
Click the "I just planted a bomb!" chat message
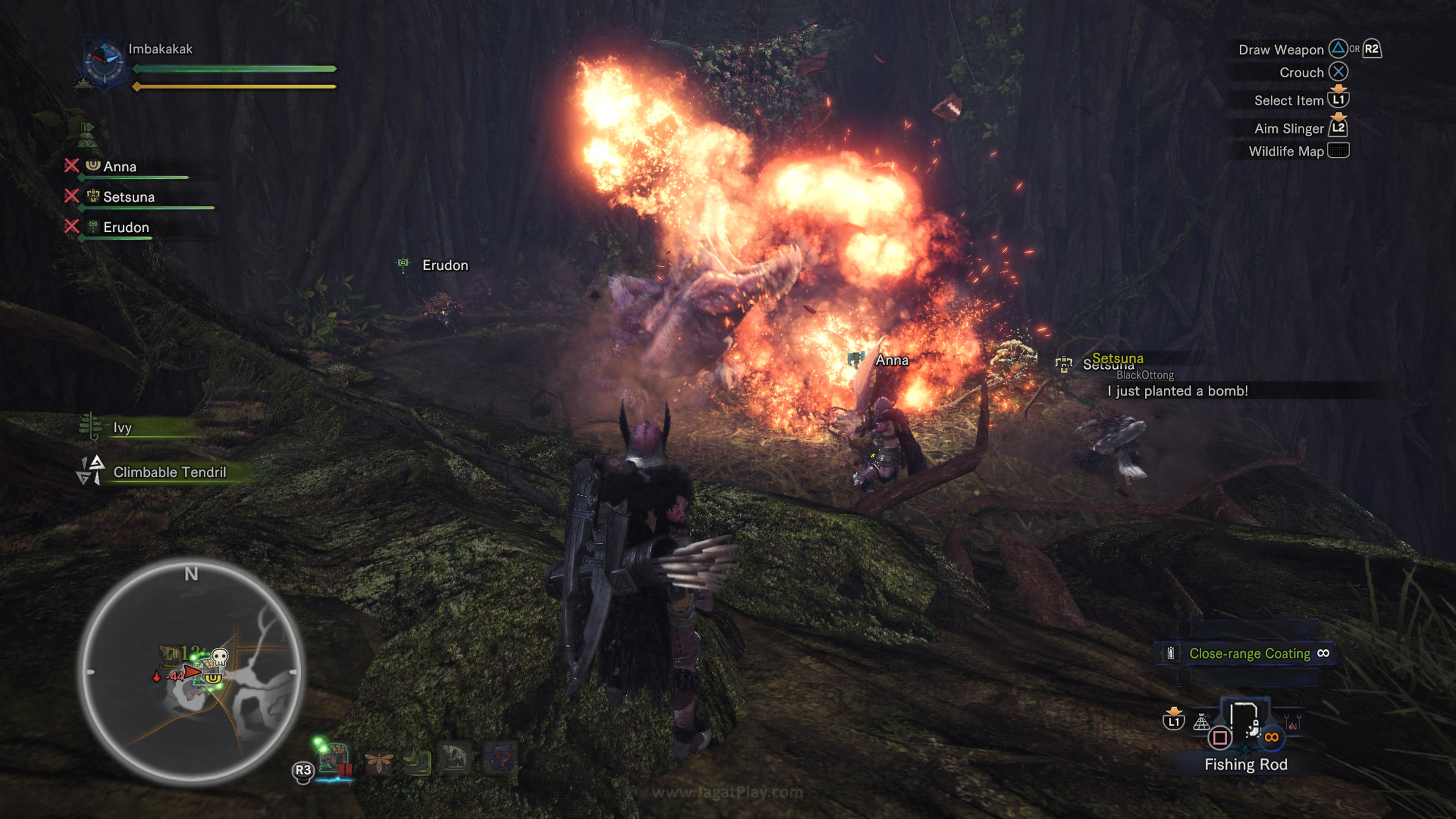point(1178,391)
